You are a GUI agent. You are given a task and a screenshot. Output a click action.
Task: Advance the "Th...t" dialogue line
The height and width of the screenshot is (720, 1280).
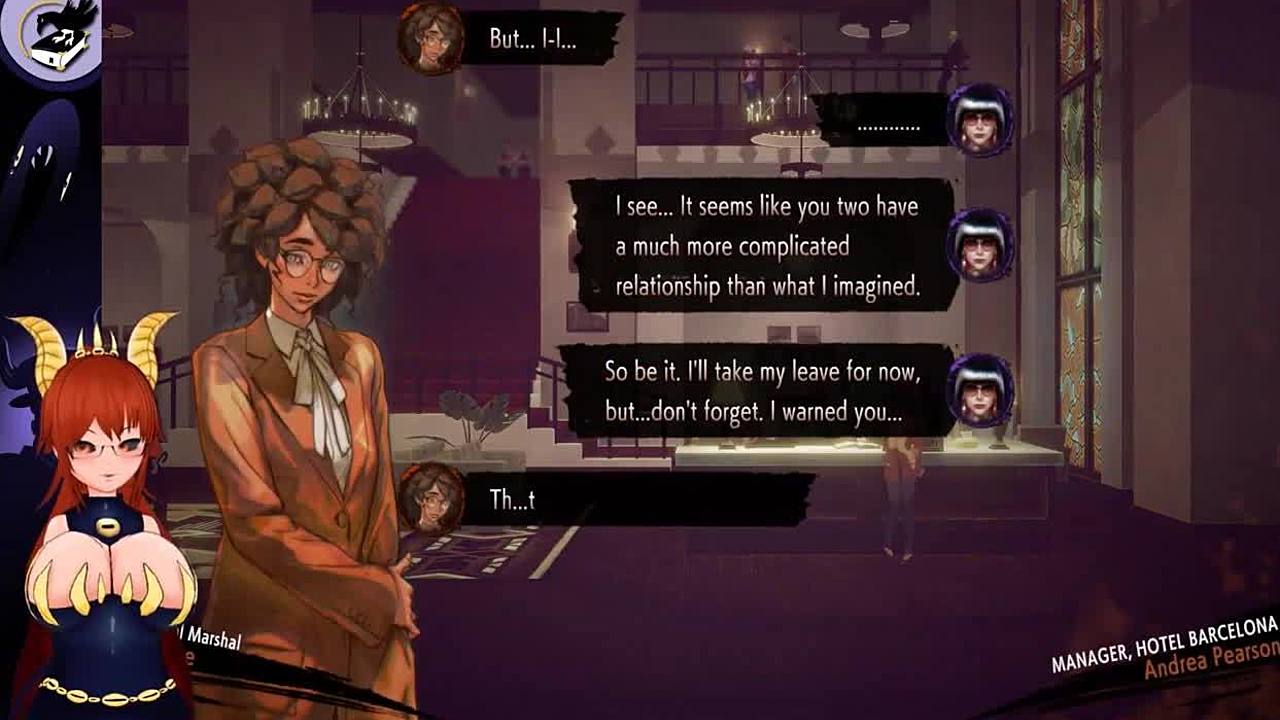[640, 499]
